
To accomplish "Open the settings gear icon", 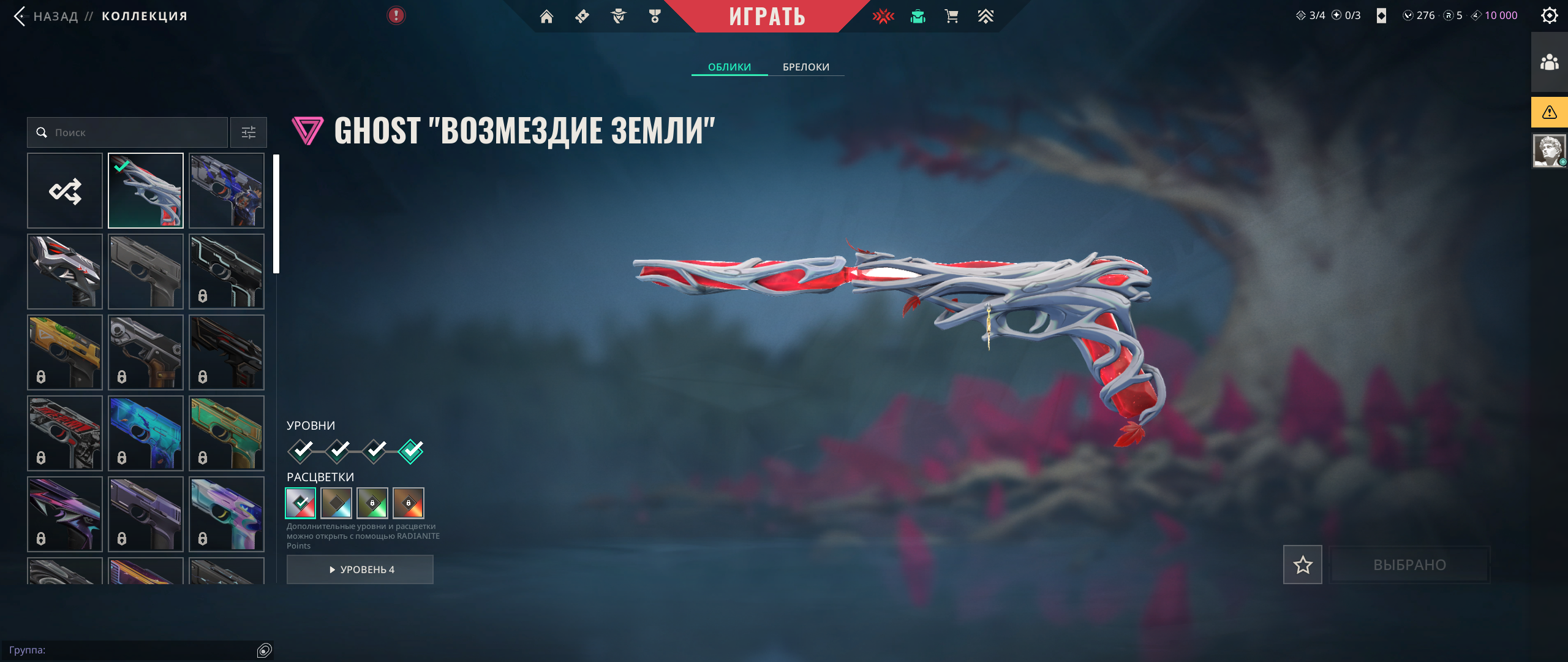I will pyautogui.click(x=1549, y=15).
